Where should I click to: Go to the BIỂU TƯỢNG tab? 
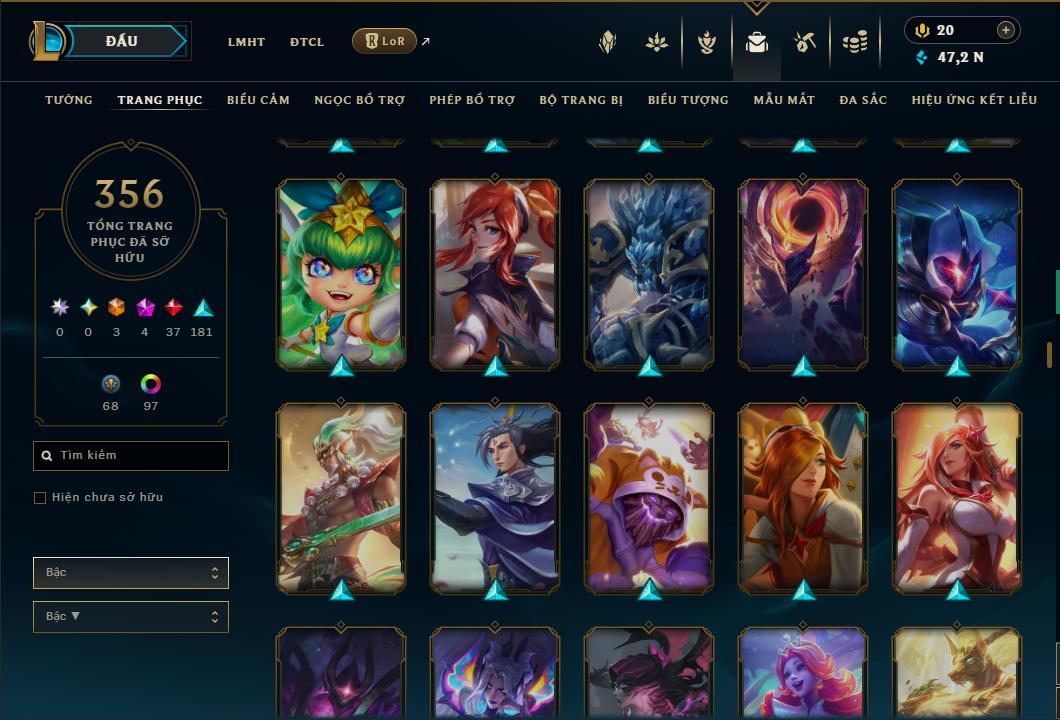point(688,100)
